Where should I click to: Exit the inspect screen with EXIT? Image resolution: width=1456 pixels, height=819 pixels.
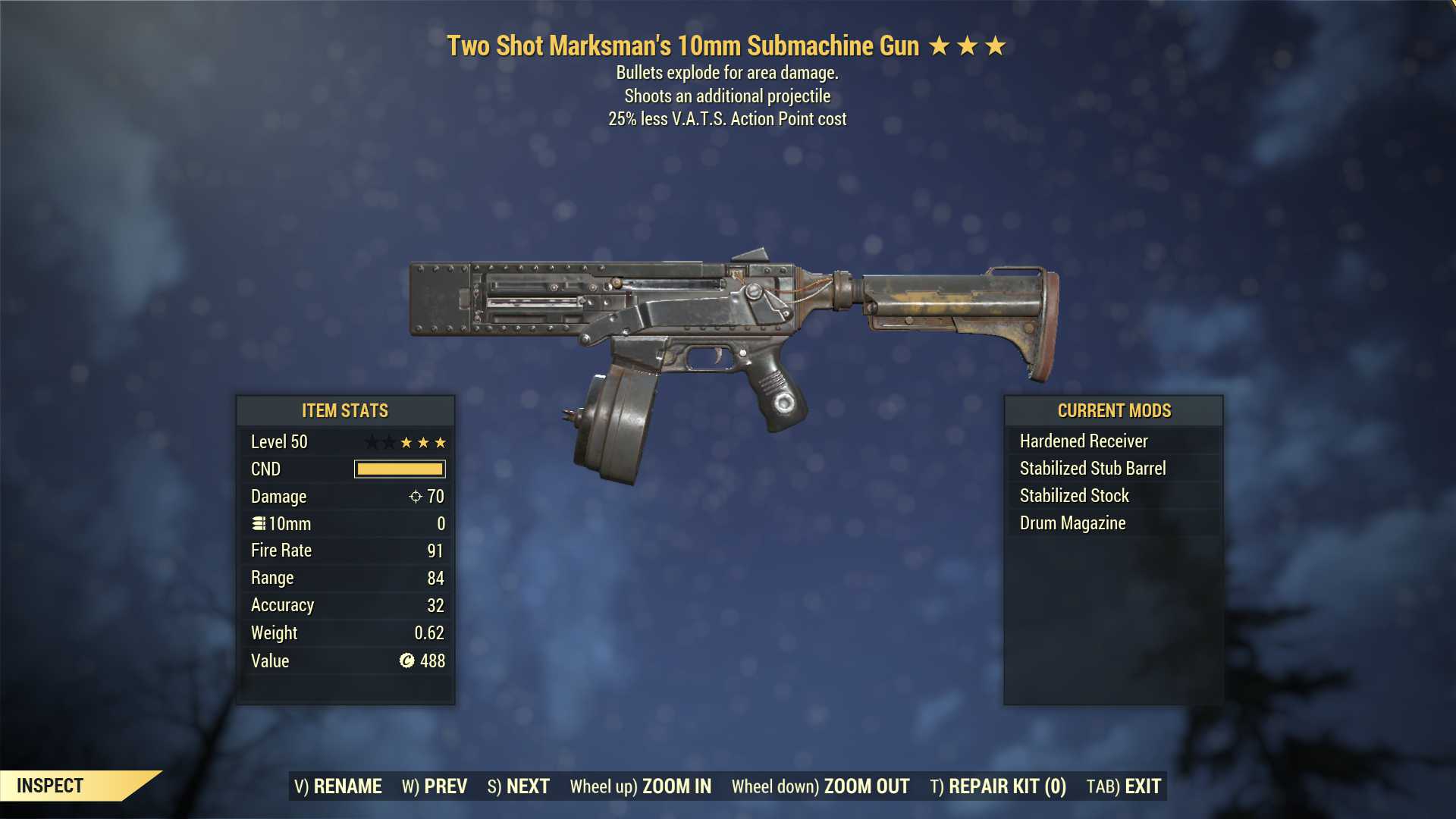tap(1124, 786)
